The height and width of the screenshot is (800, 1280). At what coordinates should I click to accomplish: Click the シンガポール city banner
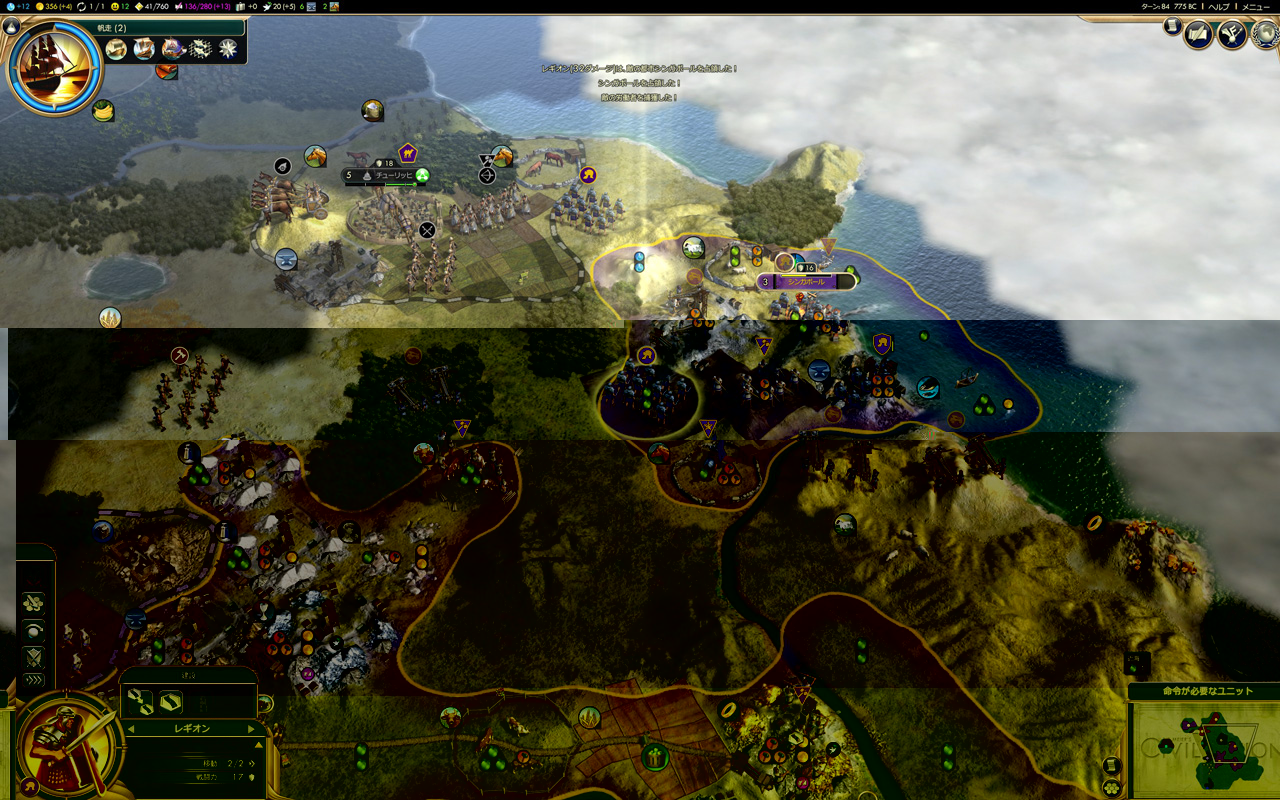[x=806, y=282]
